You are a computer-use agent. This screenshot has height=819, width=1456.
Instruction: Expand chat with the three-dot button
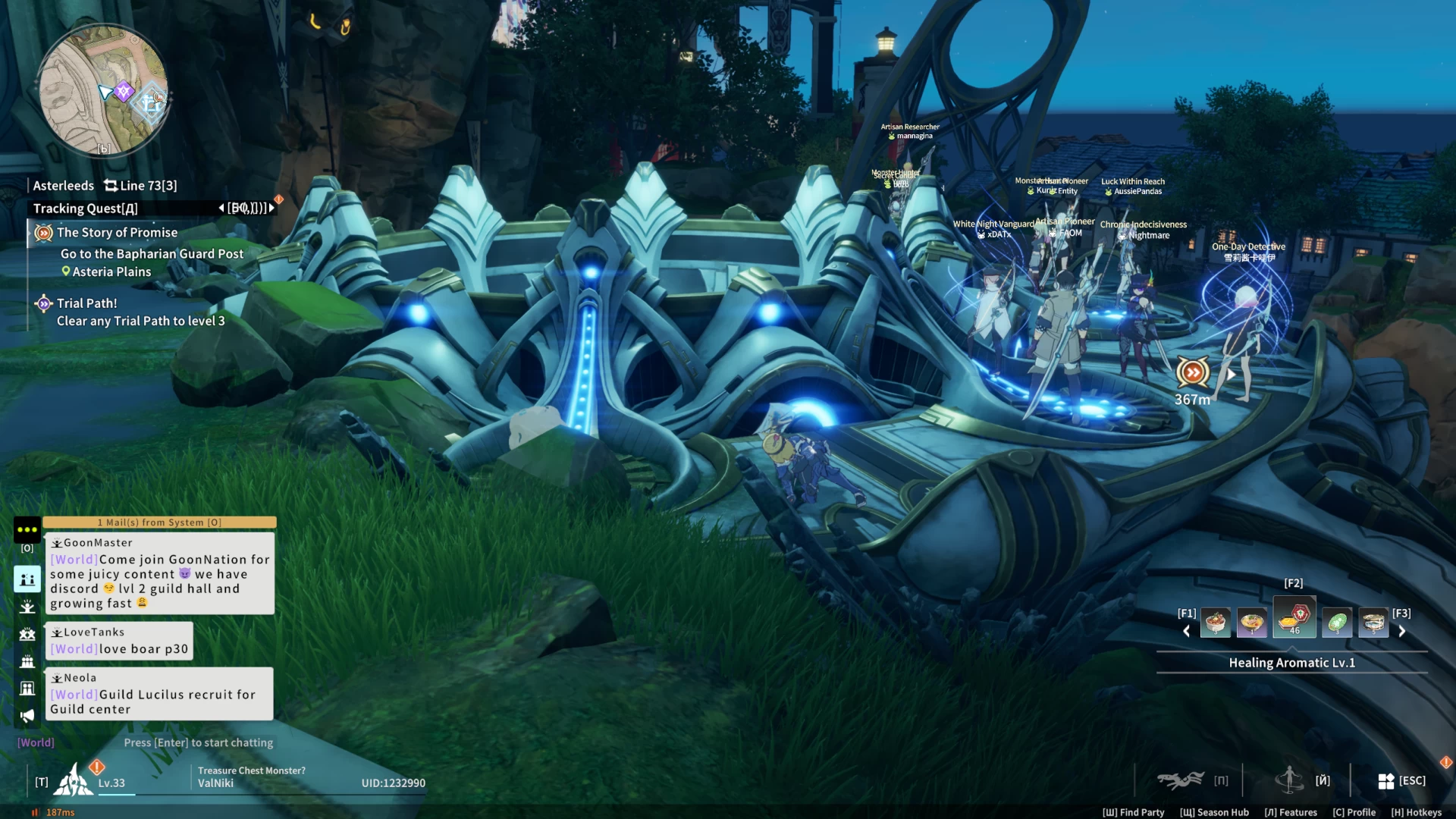(x=27, y=529)
